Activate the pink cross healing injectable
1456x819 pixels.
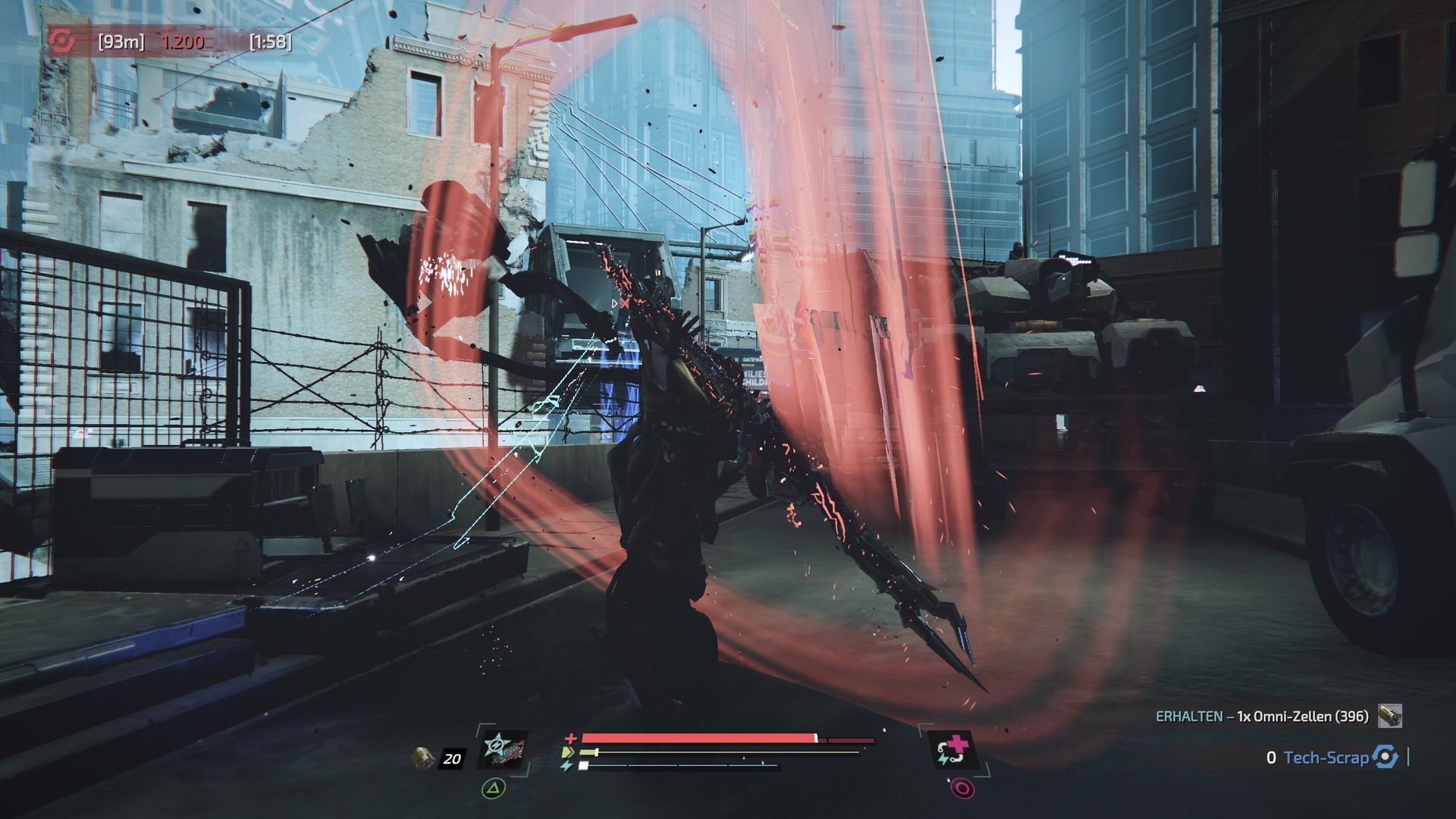(x=954, y=750)
